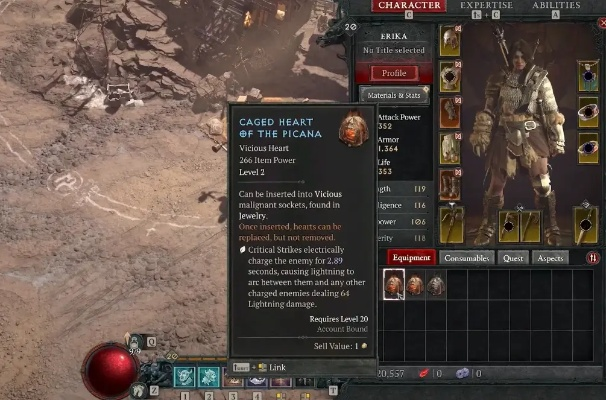Viewport: 606px width, 400px height.
Task: Select the equipped amulet slot
Action: (588, 76)
